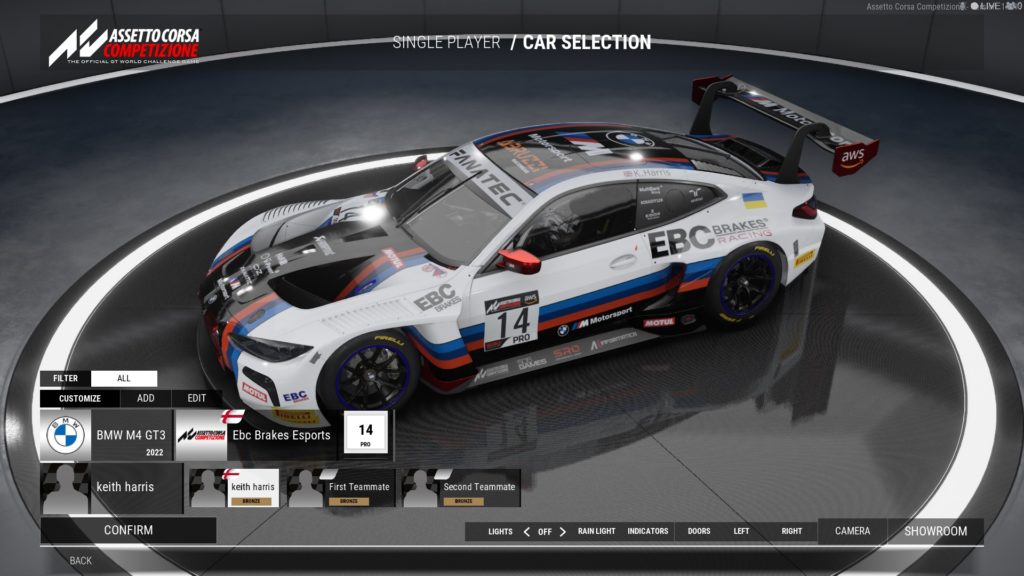The height and width of the screenshot is (576, 1024).
Task: Click the number 14 PRO plate
Action: (365, 435)
